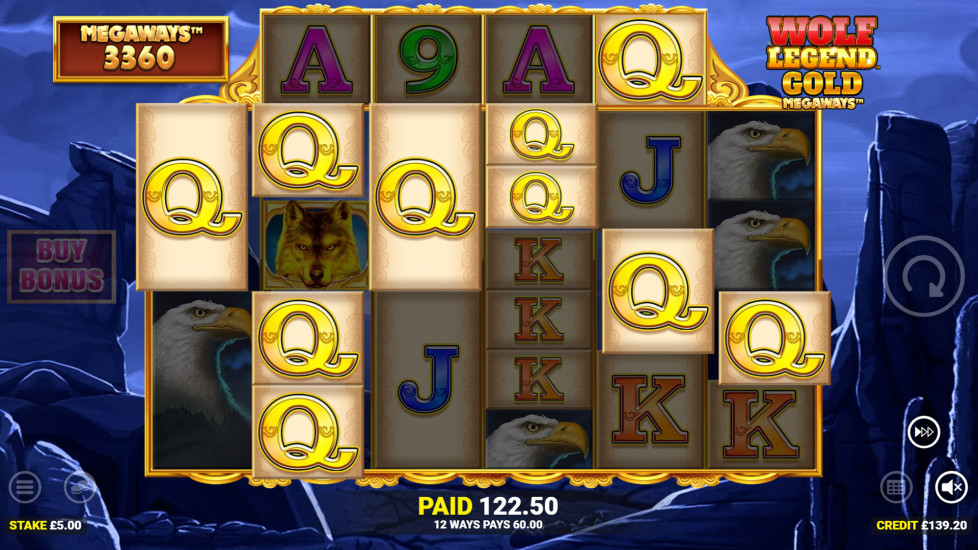Screen dimensions: 978x550
Task: Open the Buy Bonus feature
Action: tap(62, 266)
